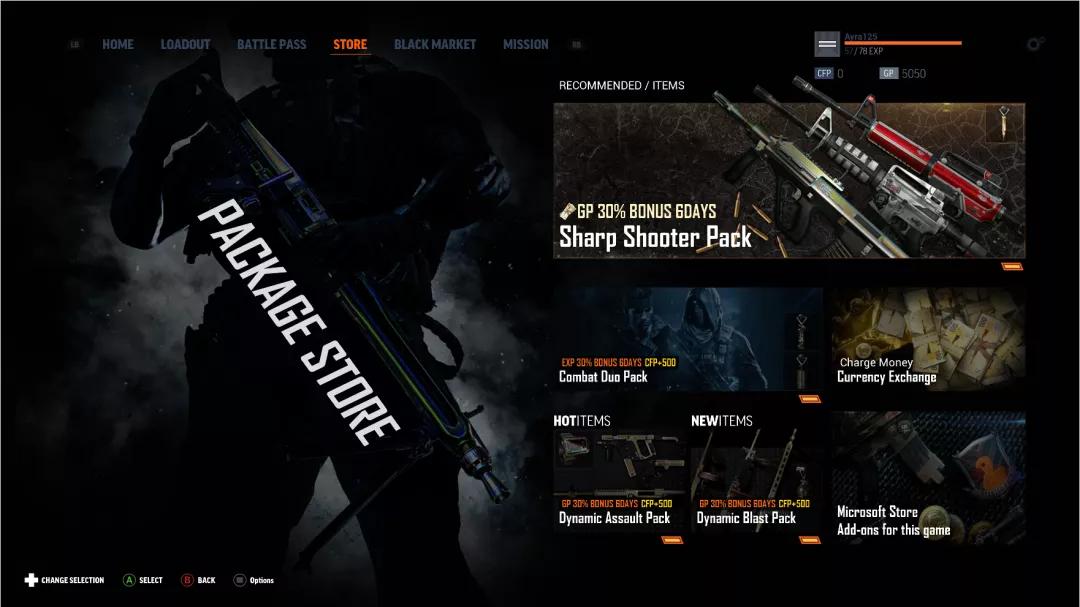Viewport: 1080px width, 607px height.
Task: Open the Avra125 player profile badge
Action: coord(827,43)
